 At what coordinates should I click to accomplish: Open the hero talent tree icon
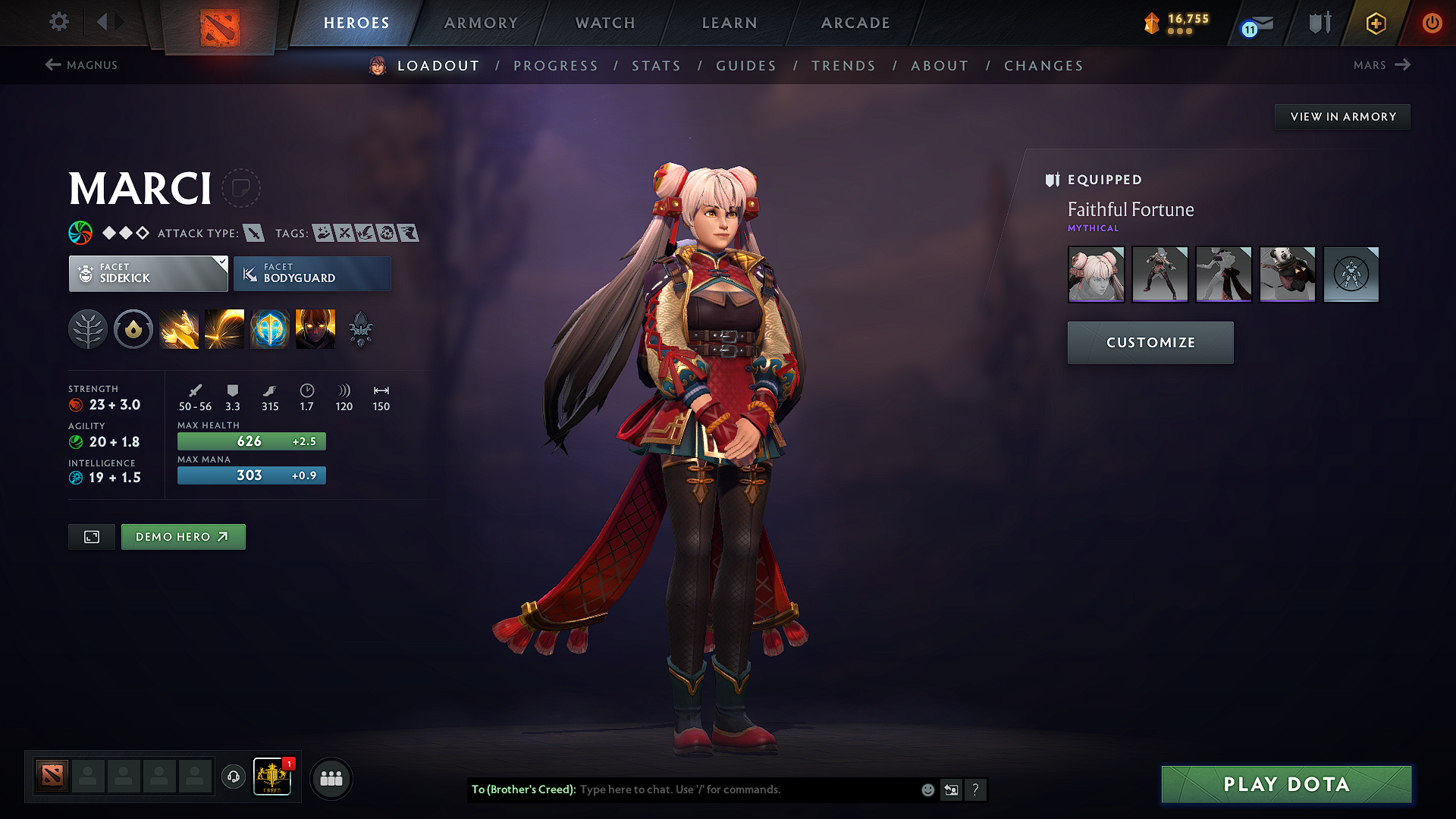[x=88, y=328]
